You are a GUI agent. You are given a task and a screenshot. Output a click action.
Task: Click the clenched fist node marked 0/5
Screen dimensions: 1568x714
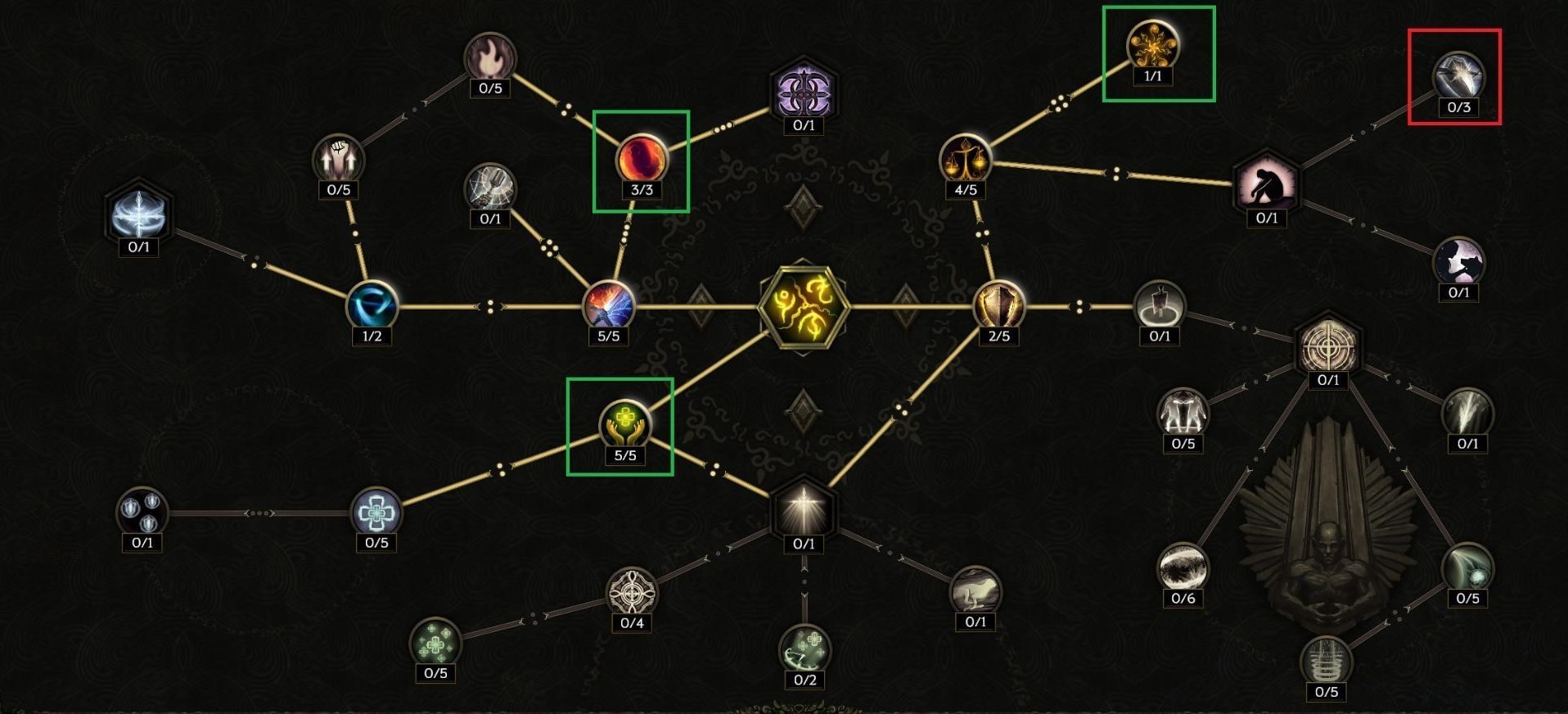click(338, 156)
